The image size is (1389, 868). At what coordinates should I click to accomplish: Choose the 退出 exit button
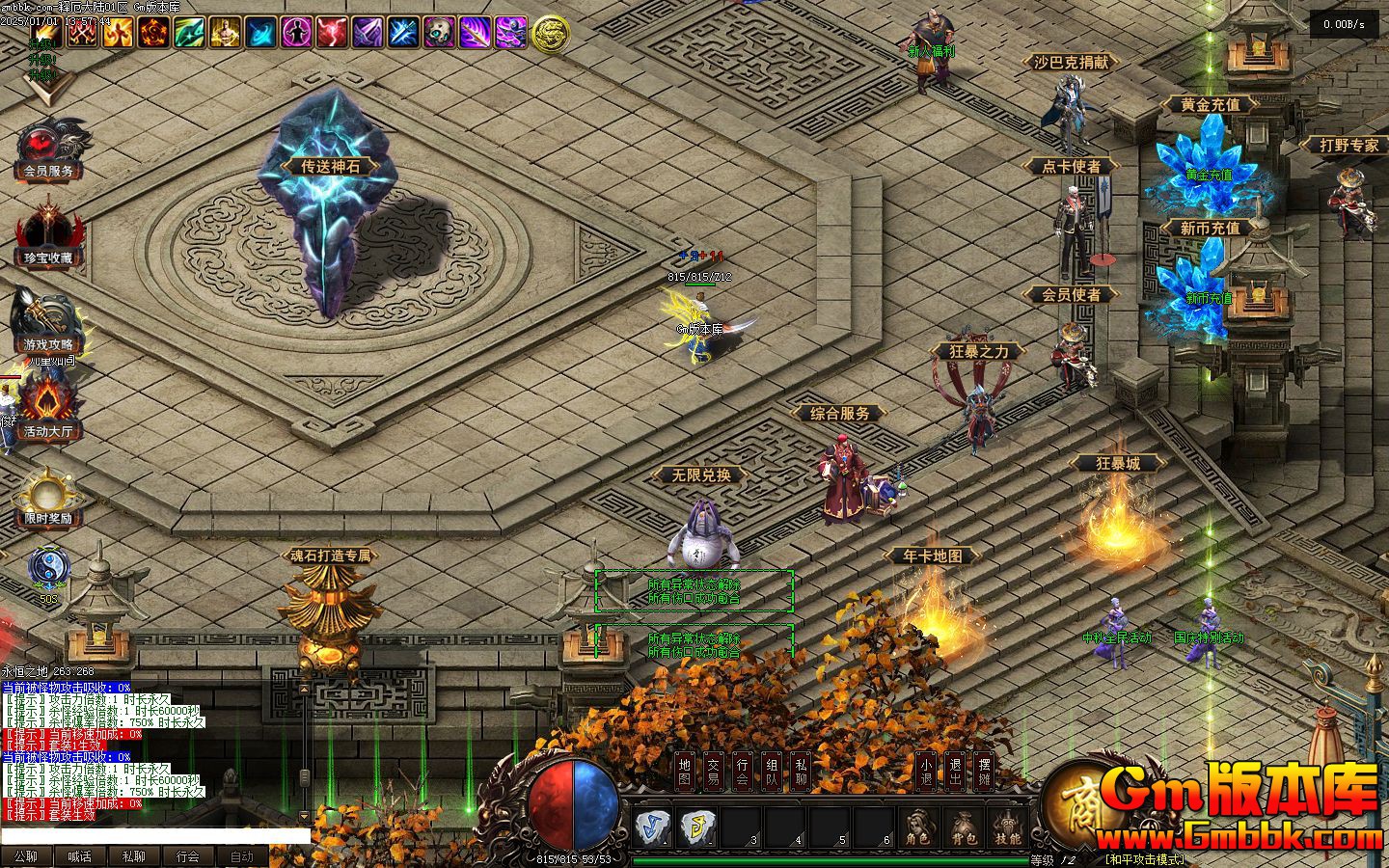coord(955,771)
